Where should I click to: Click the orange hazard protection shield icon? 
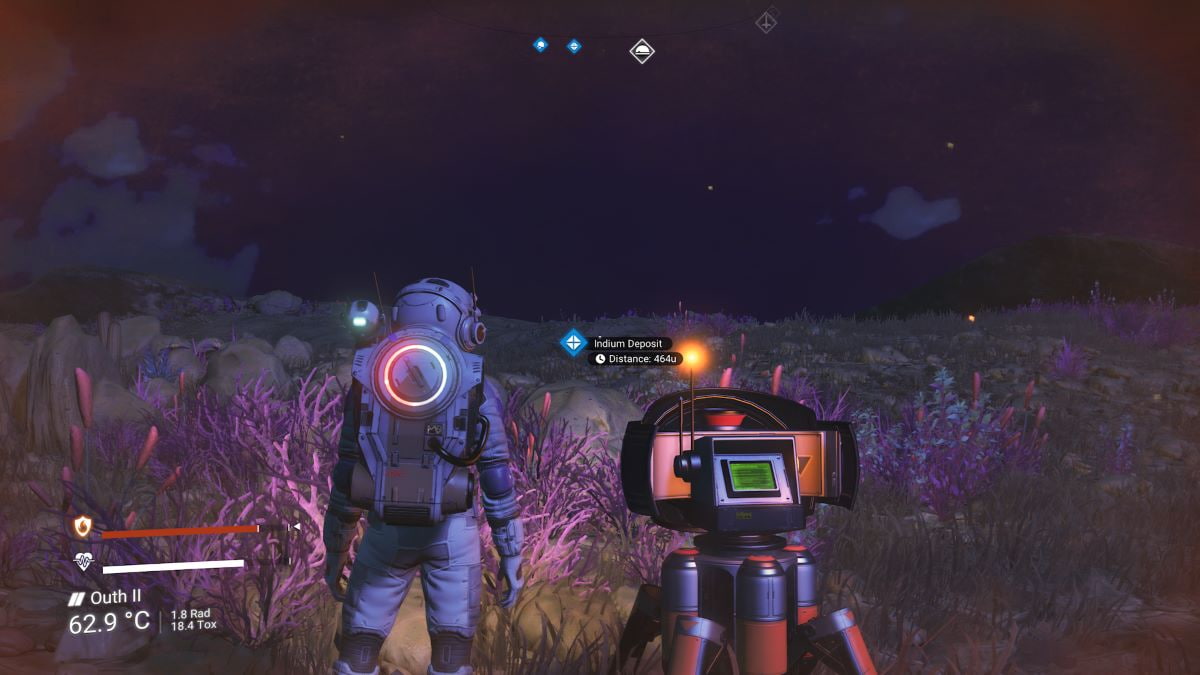click(x=82, y=526)
